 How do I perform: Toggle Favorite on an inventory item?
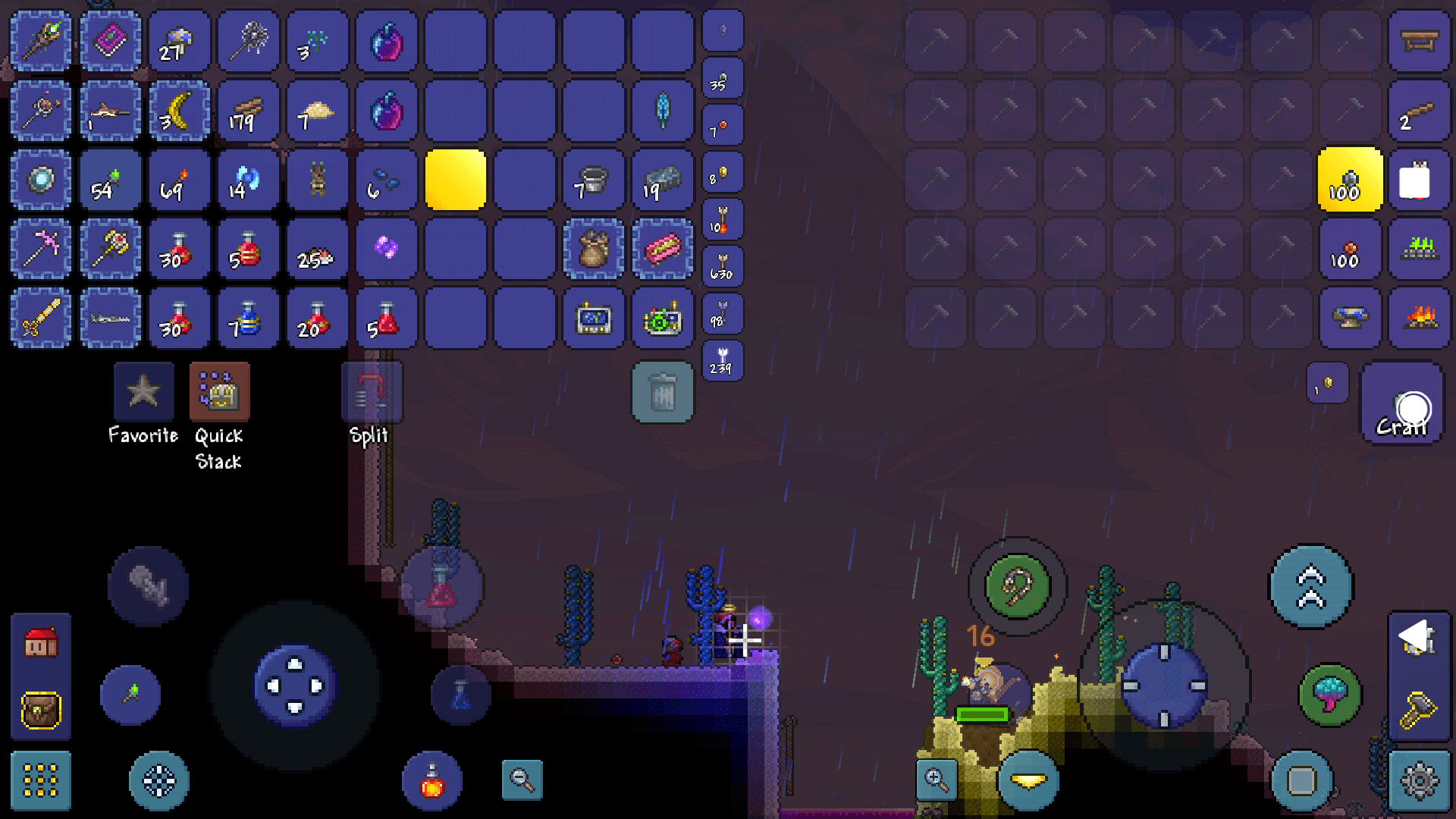(144, 391)
